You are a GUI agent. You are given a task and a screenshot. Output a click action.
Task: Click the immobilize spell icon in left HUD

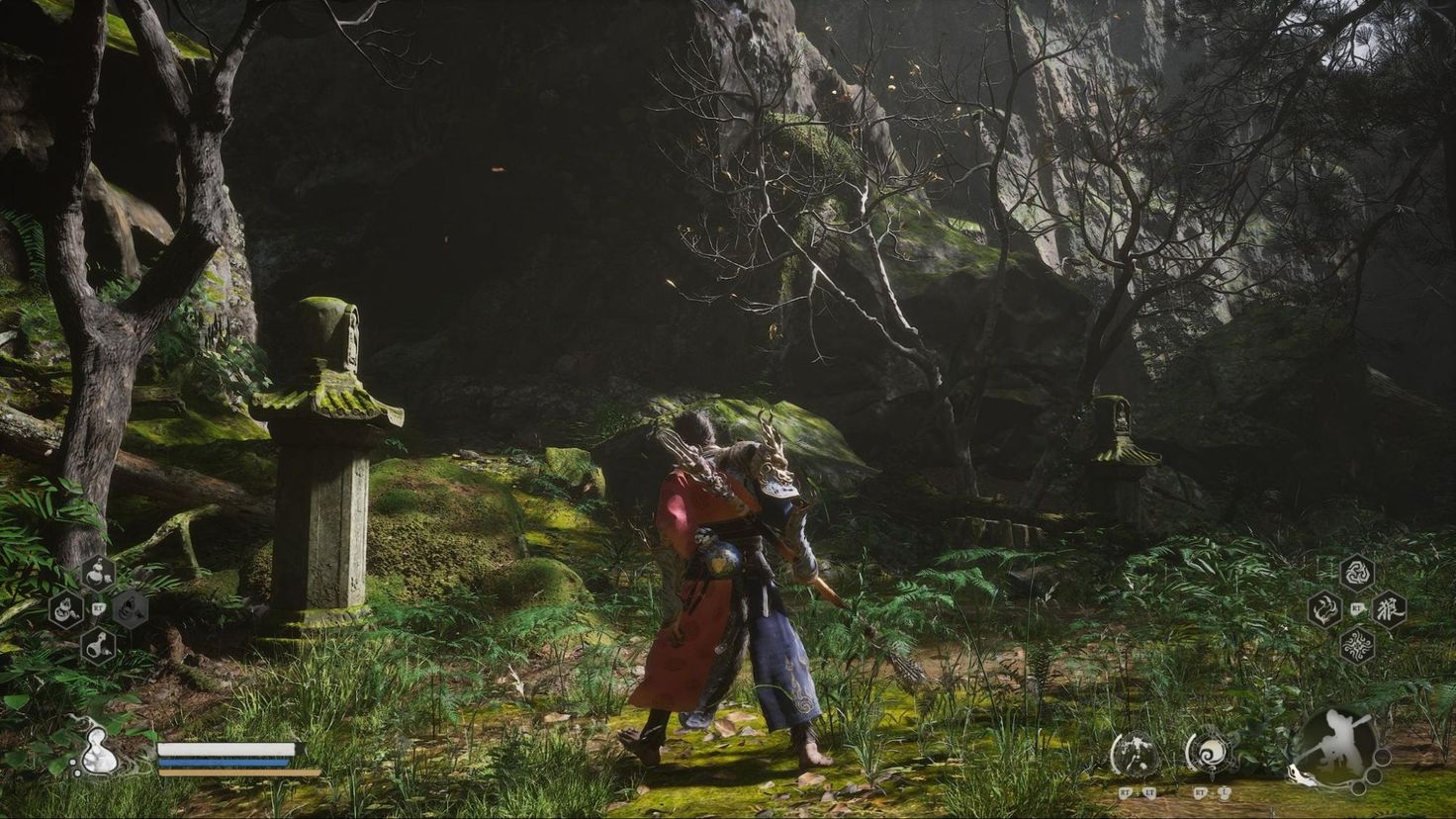point(131,609)
